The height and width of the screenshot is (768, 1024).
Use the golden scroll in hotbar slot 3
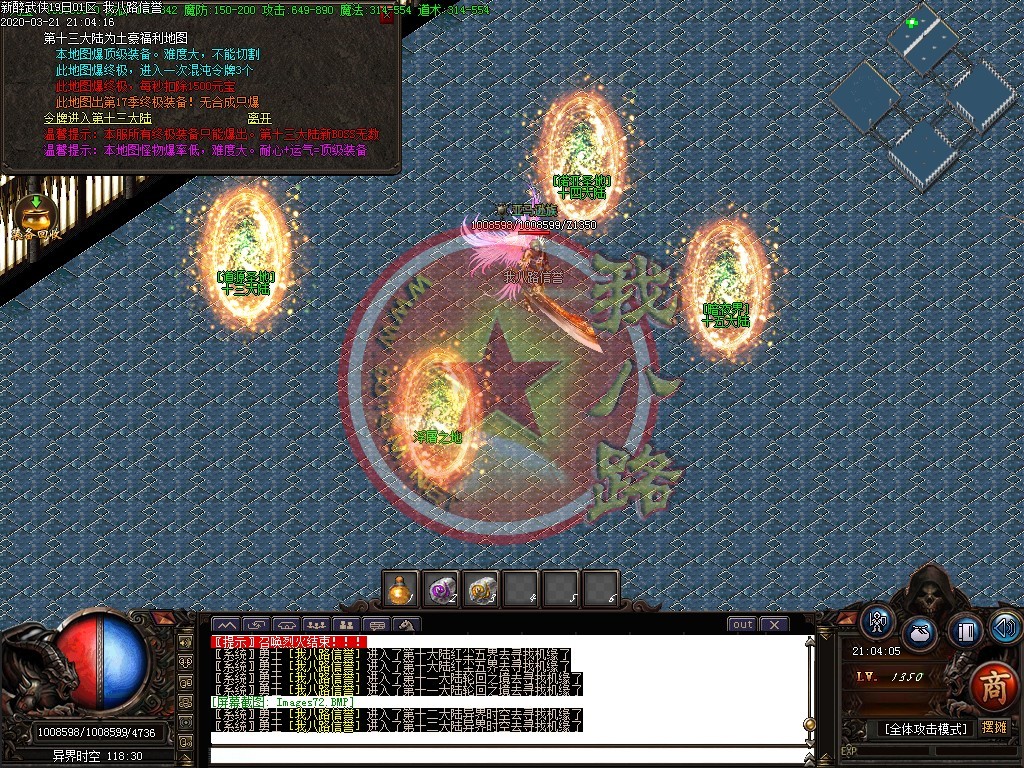[481, 589]
